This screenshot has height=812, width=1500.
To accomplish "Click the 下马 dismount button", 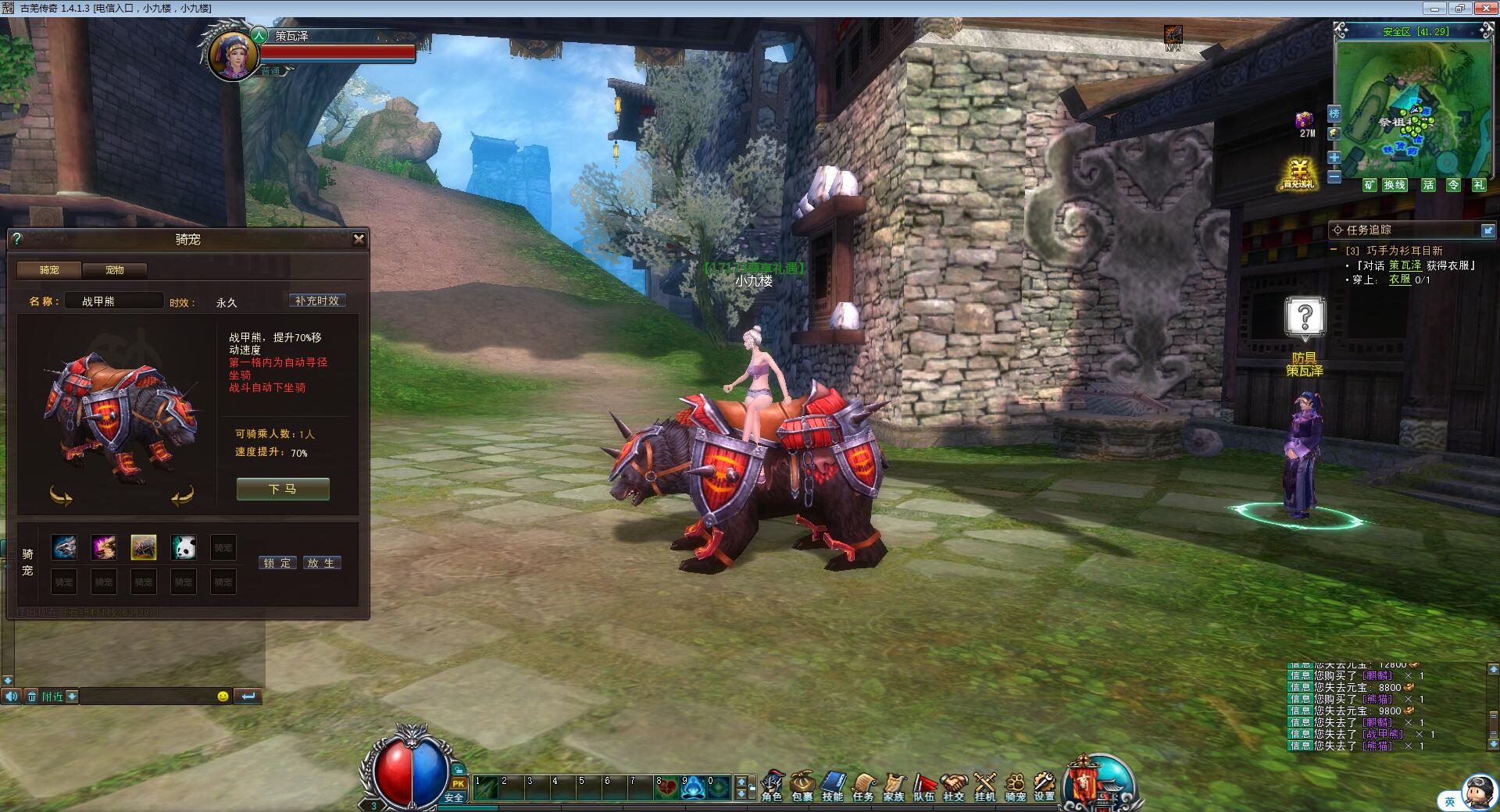I will (283, 490).
